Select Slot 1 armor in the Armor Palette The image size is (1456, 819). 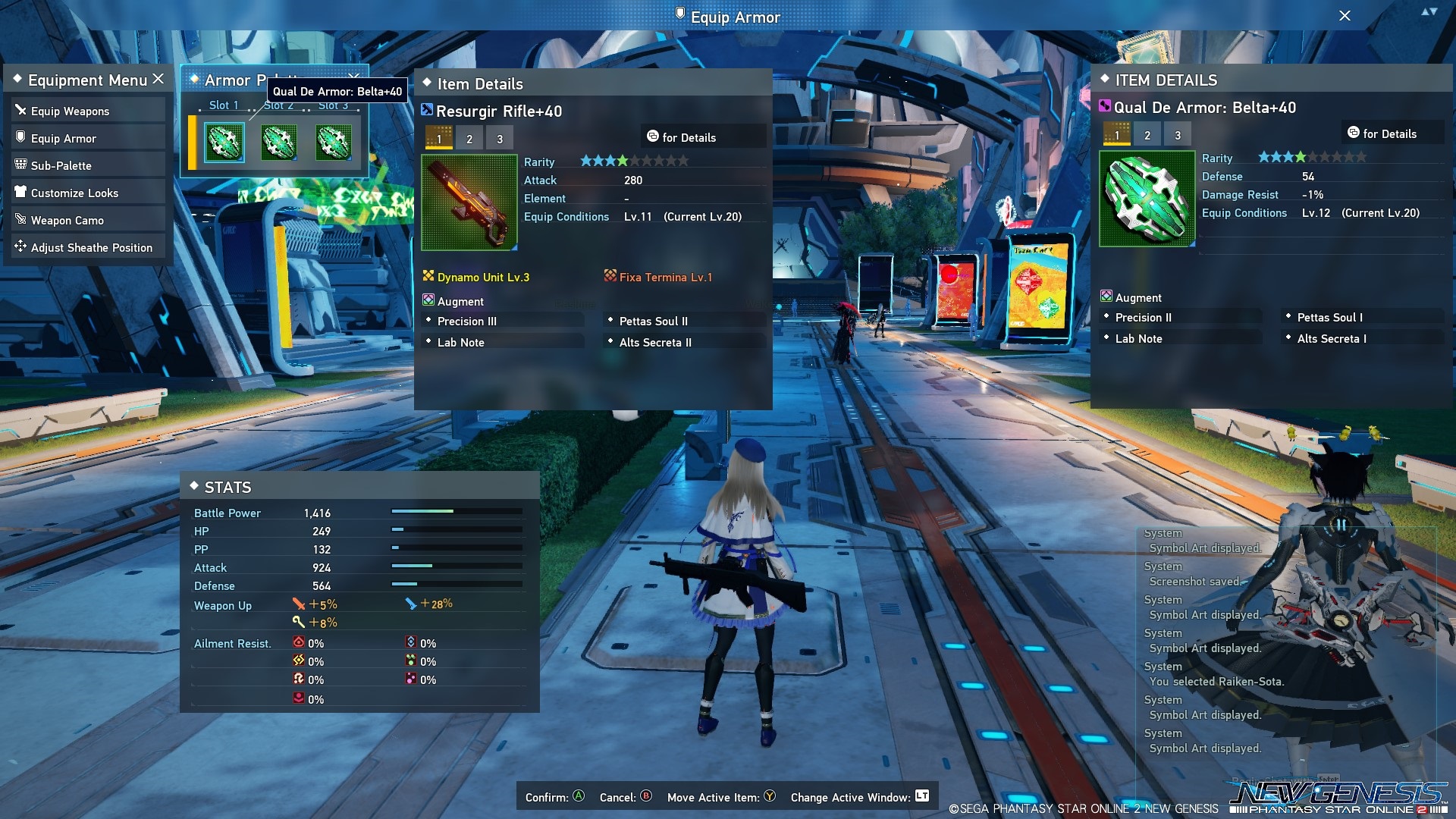(223, 143)
